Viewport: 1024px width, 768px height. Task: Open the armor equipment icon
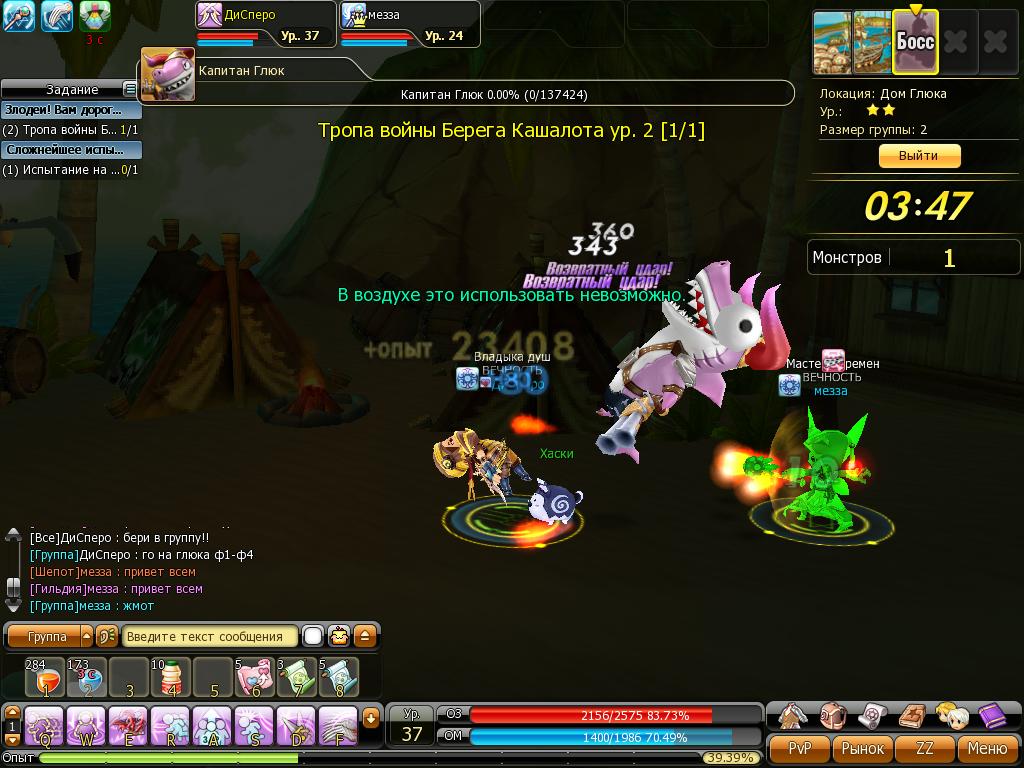pos(792,715)
